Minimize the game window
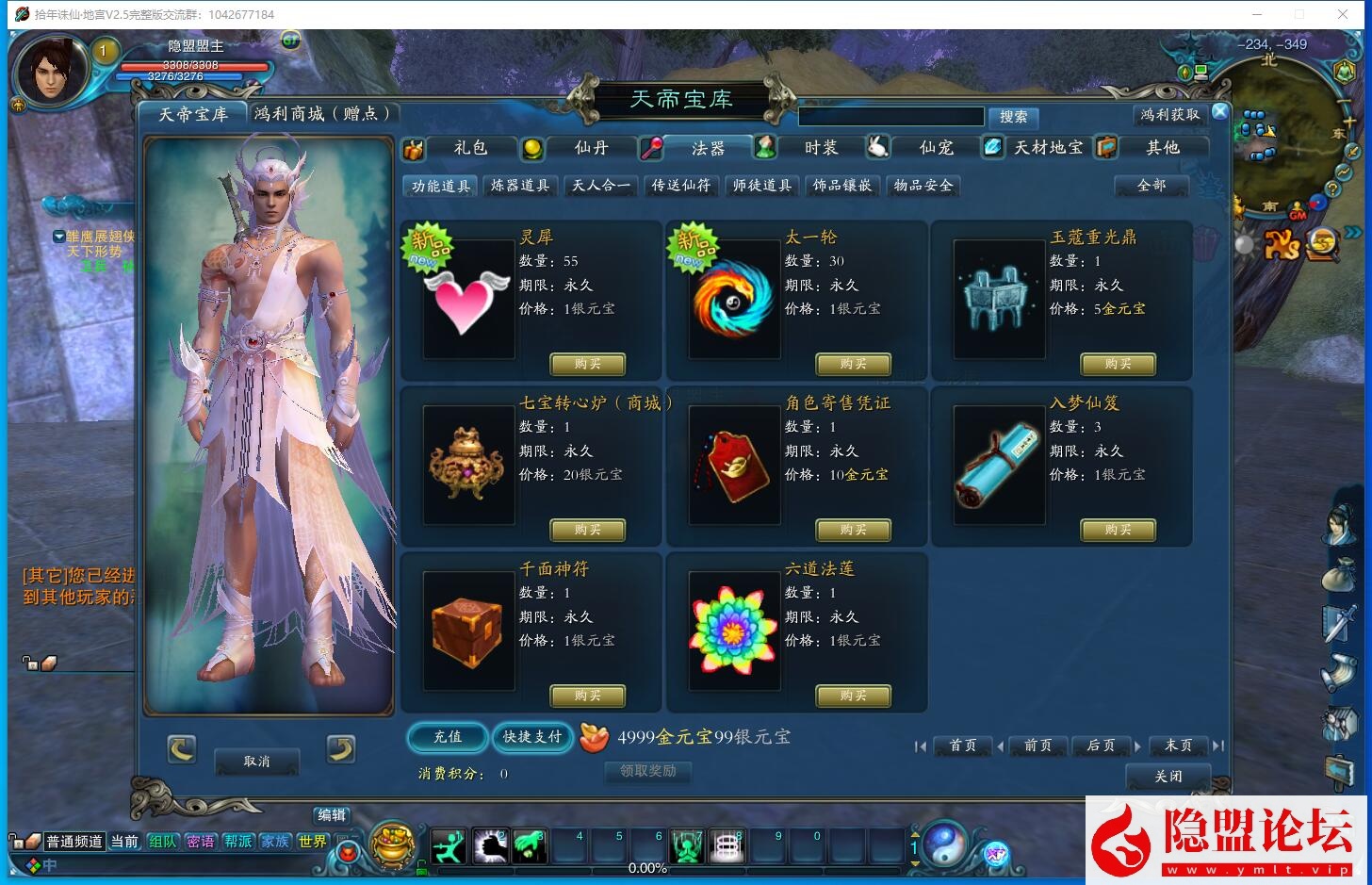 pyautogui.click(x=1256, y=14)
